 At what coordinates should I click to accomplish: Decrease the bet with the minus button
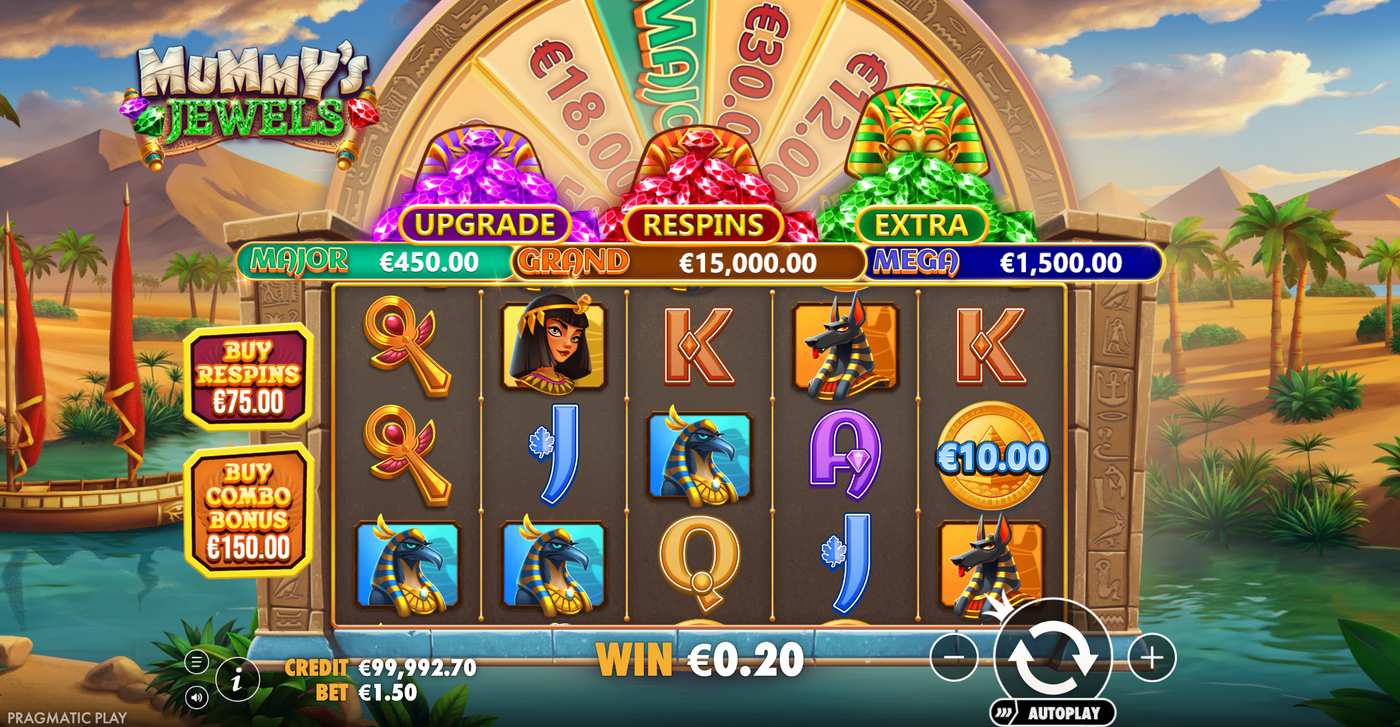click(954, 657)
